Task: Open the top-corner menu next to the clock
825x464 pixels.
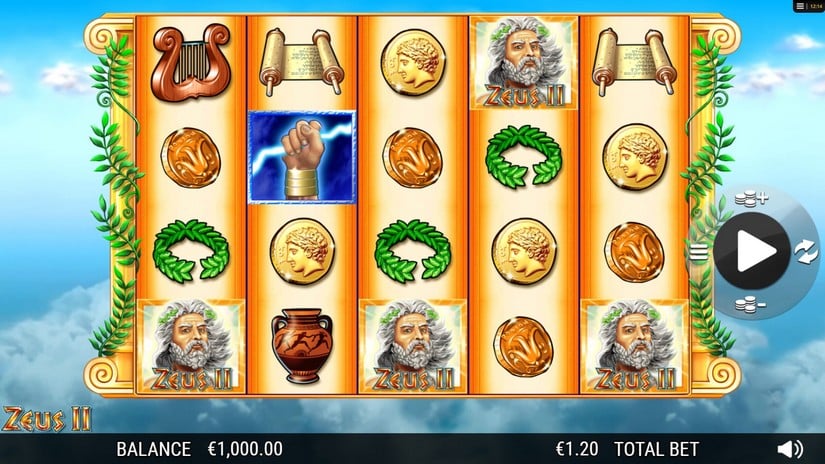Action: click(x=800, y=6)
